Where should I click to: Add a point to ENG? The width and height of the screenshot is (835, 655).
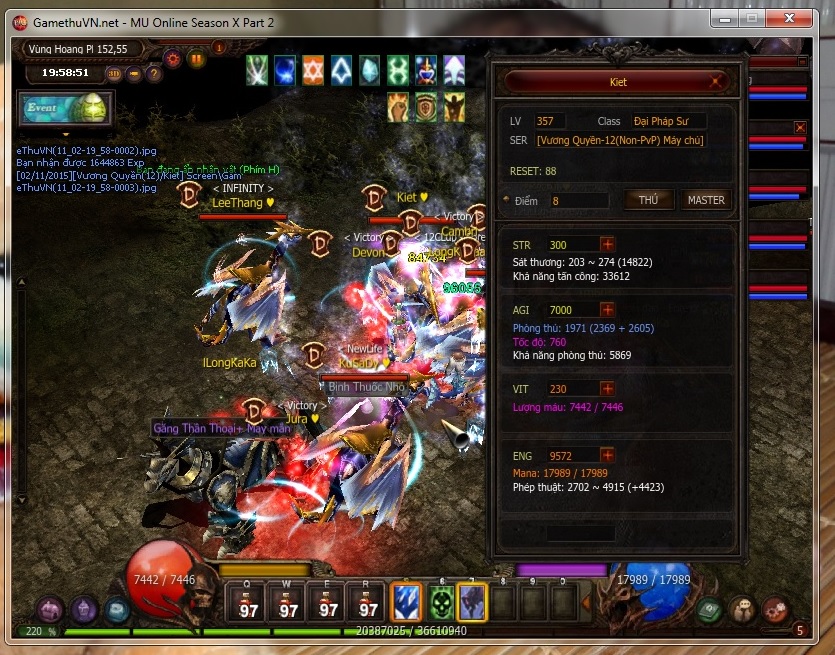607,455
